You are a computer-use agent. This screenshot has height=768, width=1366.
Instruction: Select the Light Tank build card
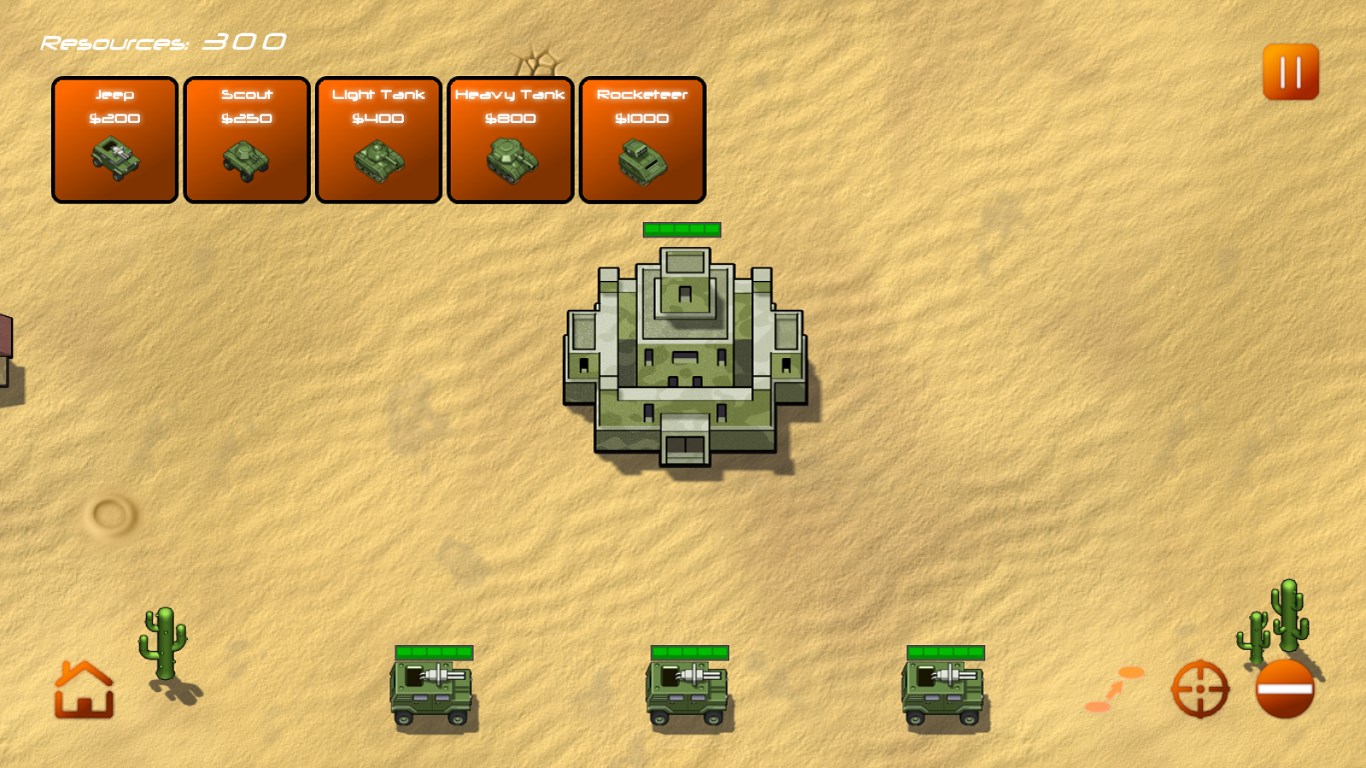[379, 140]
